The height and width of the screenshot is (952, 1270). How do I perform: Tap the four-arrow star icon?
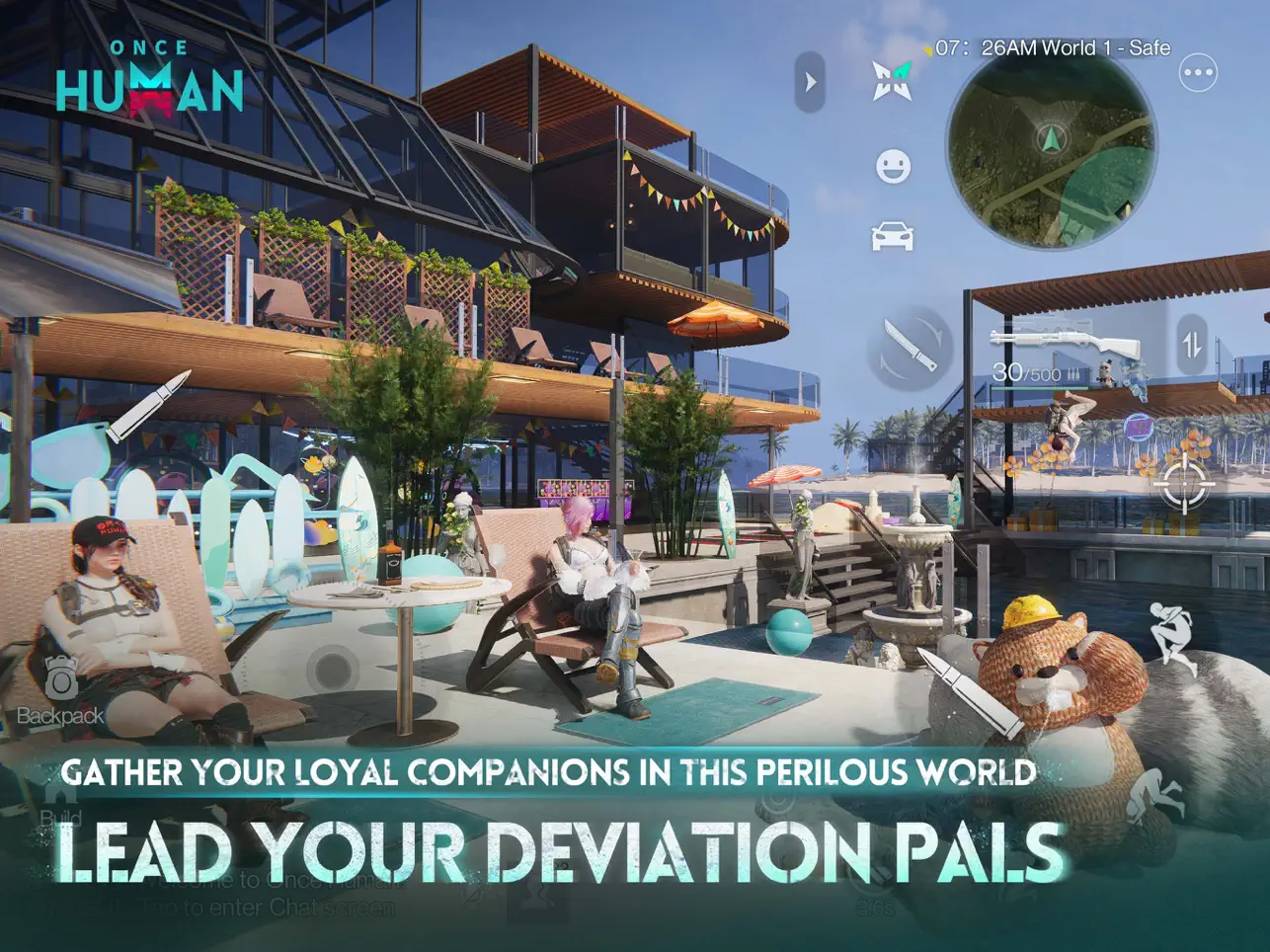(892, 81)
